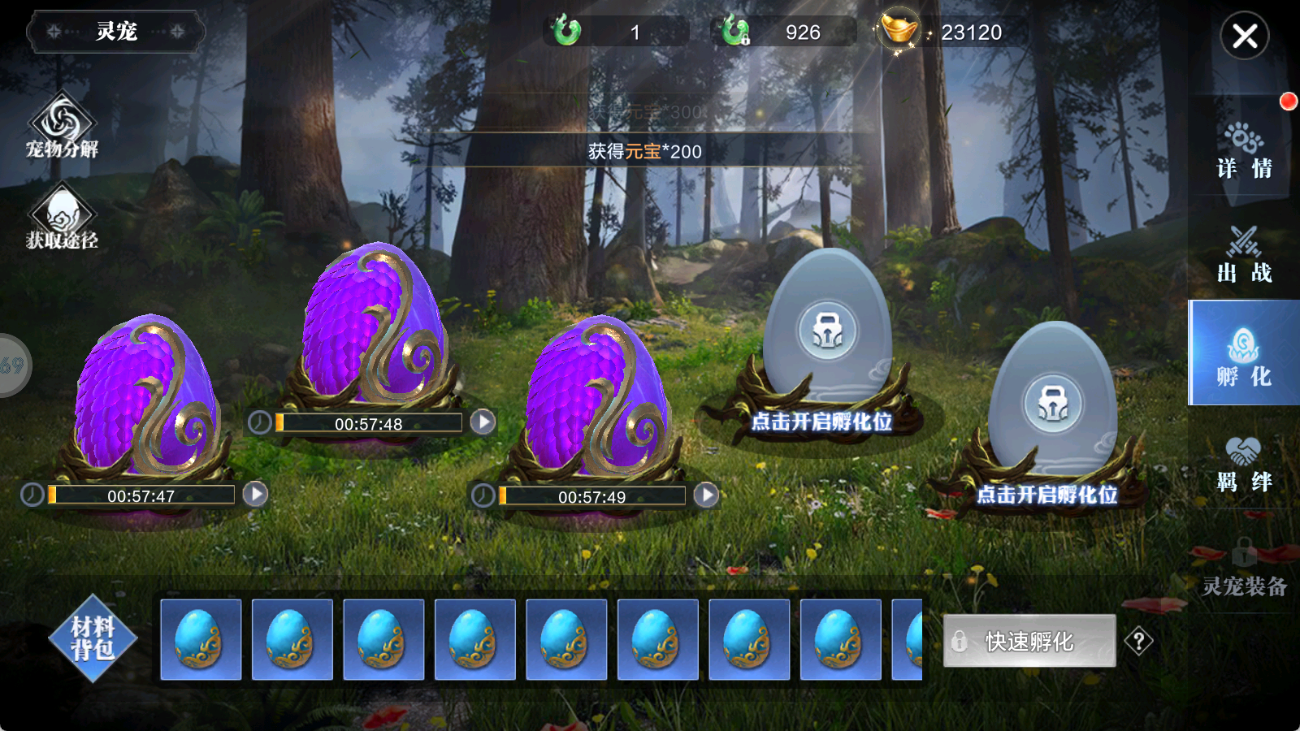Switch to the 详情 details tab

[x=1244, y=151]
